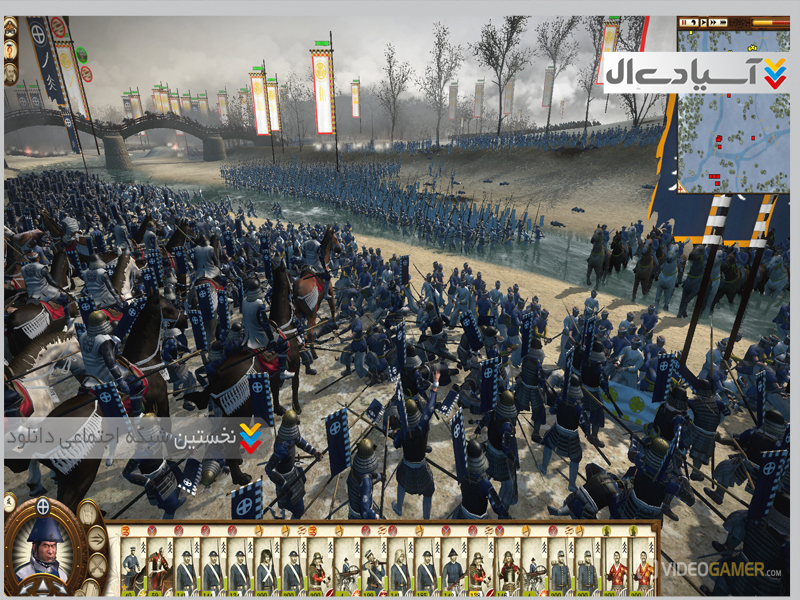
Task: Click the Clan mon emblem above general portrait
Action: point(43,506)
